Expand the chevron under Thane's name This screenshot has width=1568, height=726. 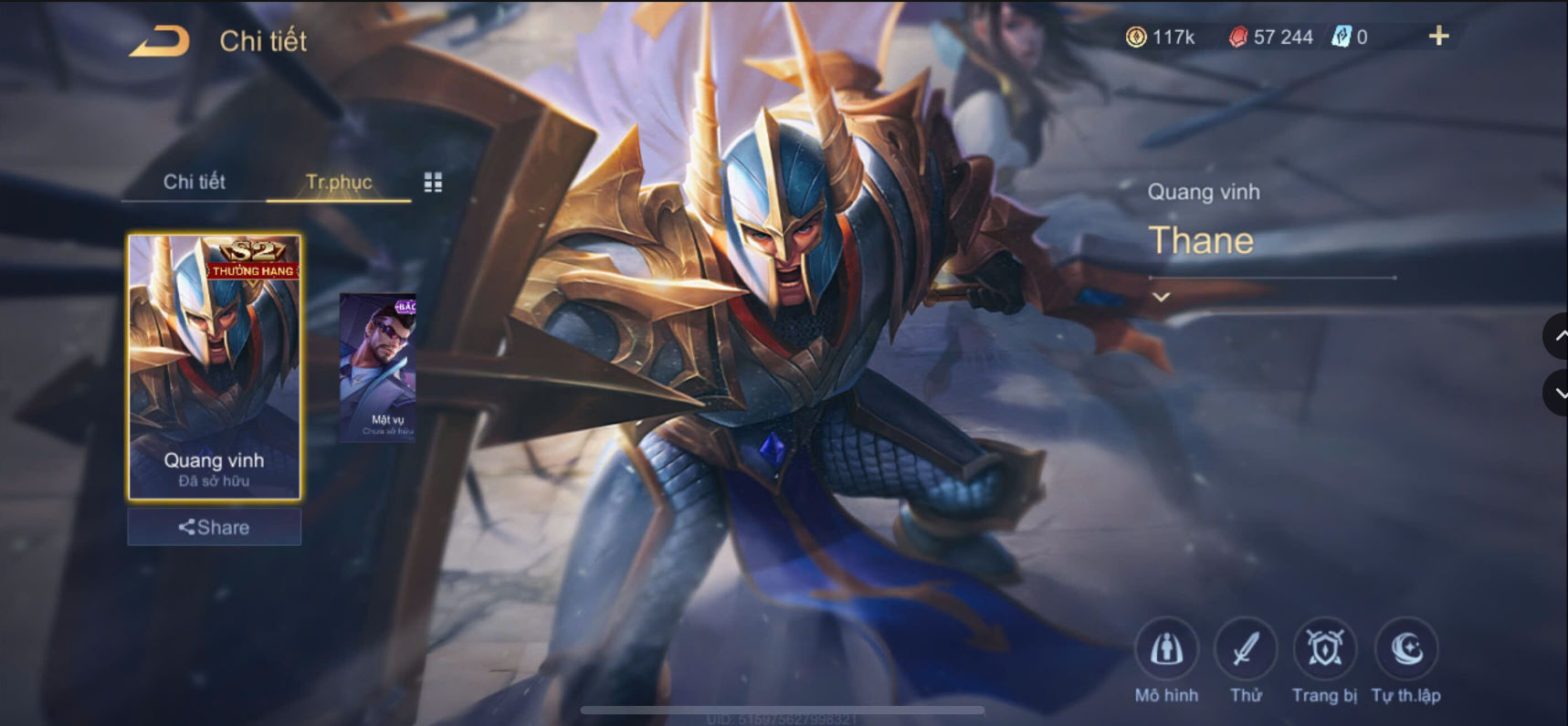tap(1161, 297)
